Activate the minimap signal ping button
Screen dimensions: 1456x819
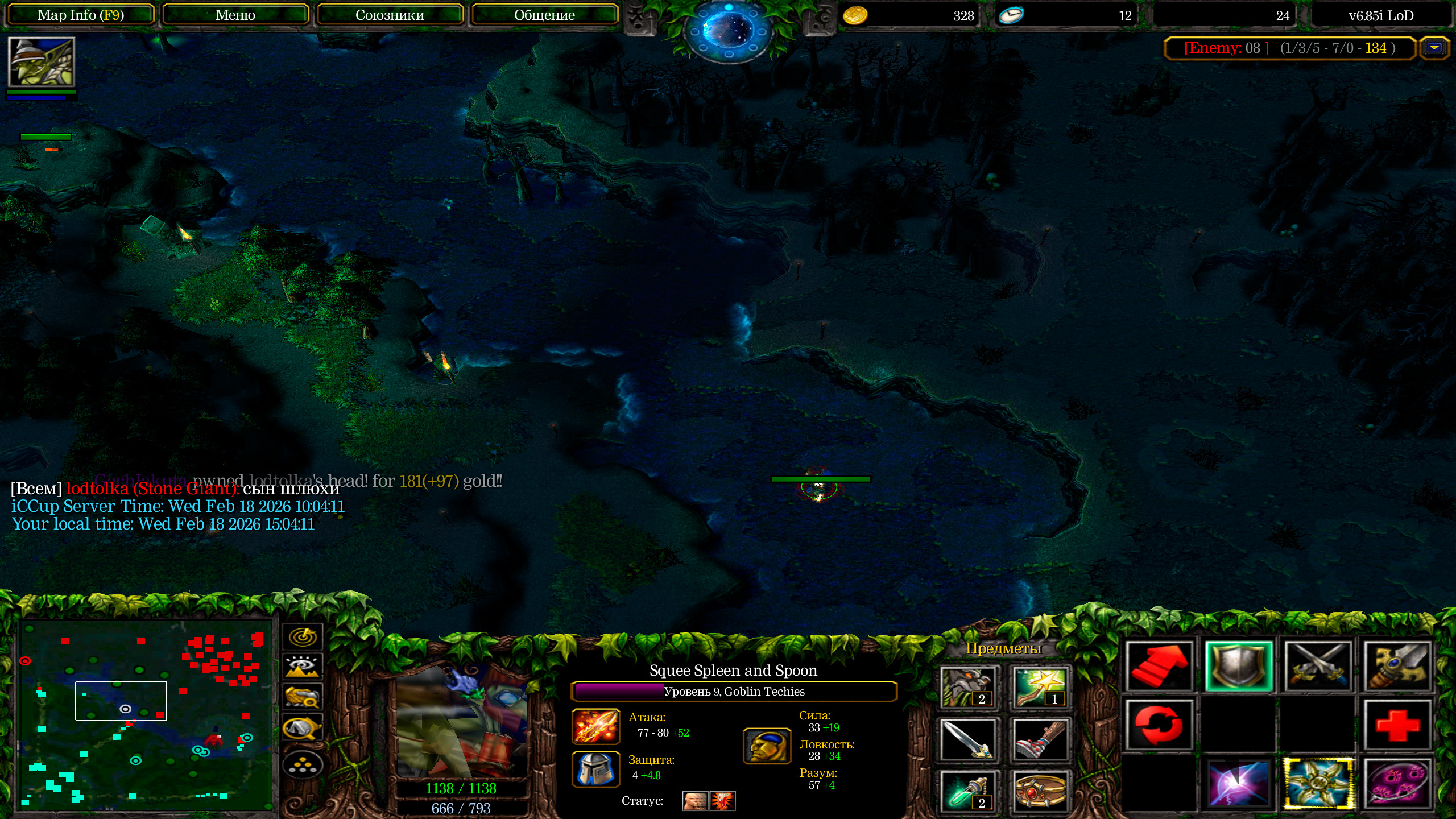coord(303,636)
